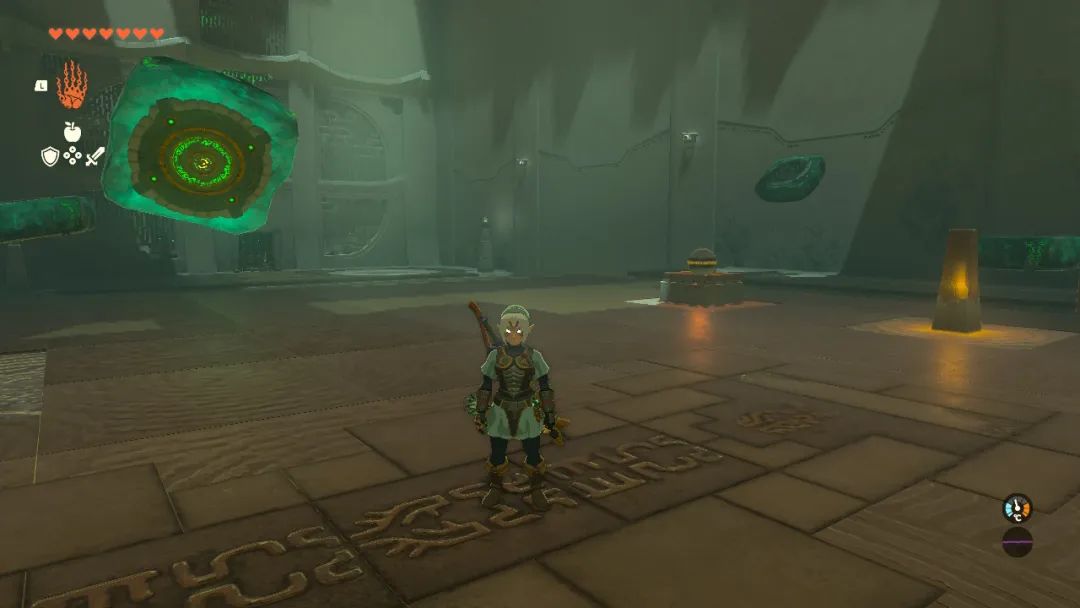Select the Ultrahand ability hand icon

71,85
